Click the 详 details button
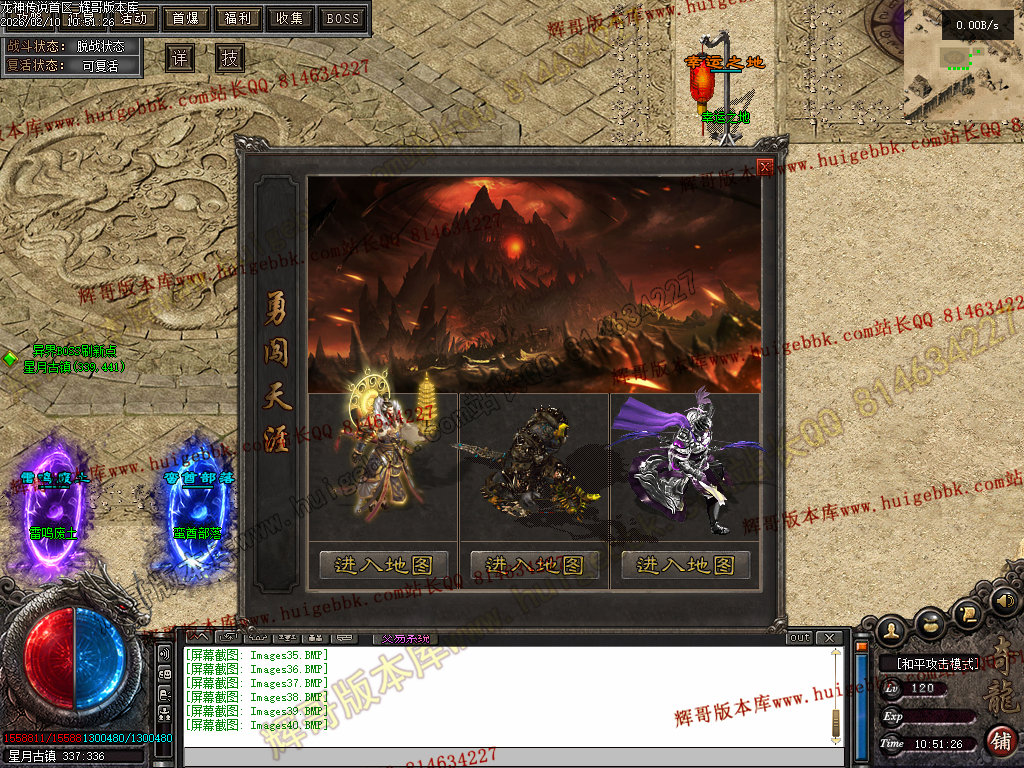Viewport: 1024px width, 768px height. point(179,58)
